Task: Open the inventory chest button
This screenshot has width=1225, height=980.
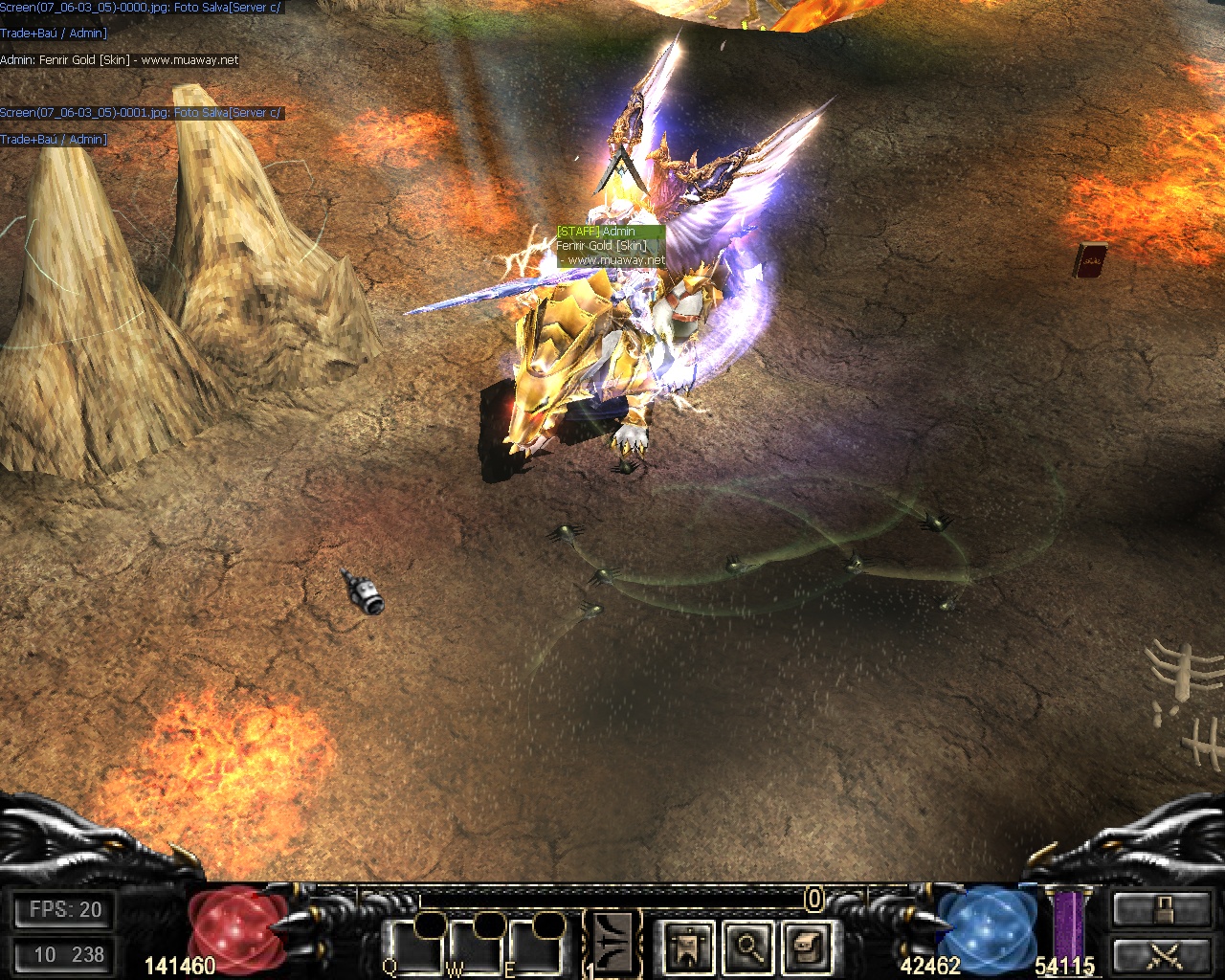Action: (807, 947)
